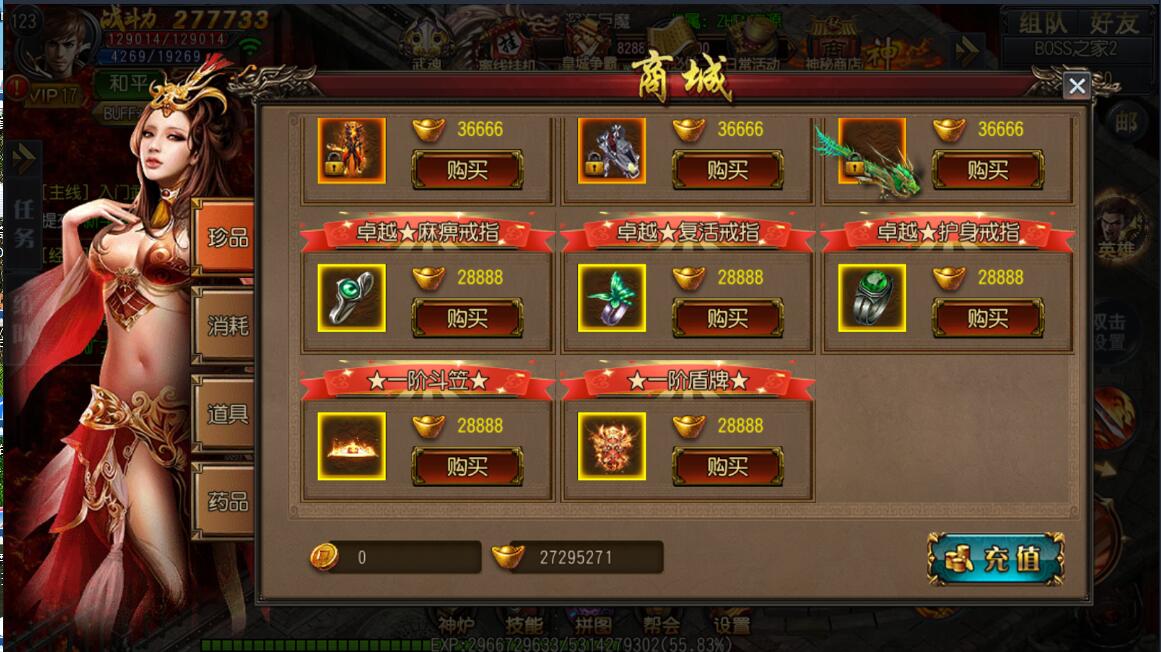Buy the ★一阶盾牌★ shield
This screenshot has width=1161, height=652.
(727, 467)
